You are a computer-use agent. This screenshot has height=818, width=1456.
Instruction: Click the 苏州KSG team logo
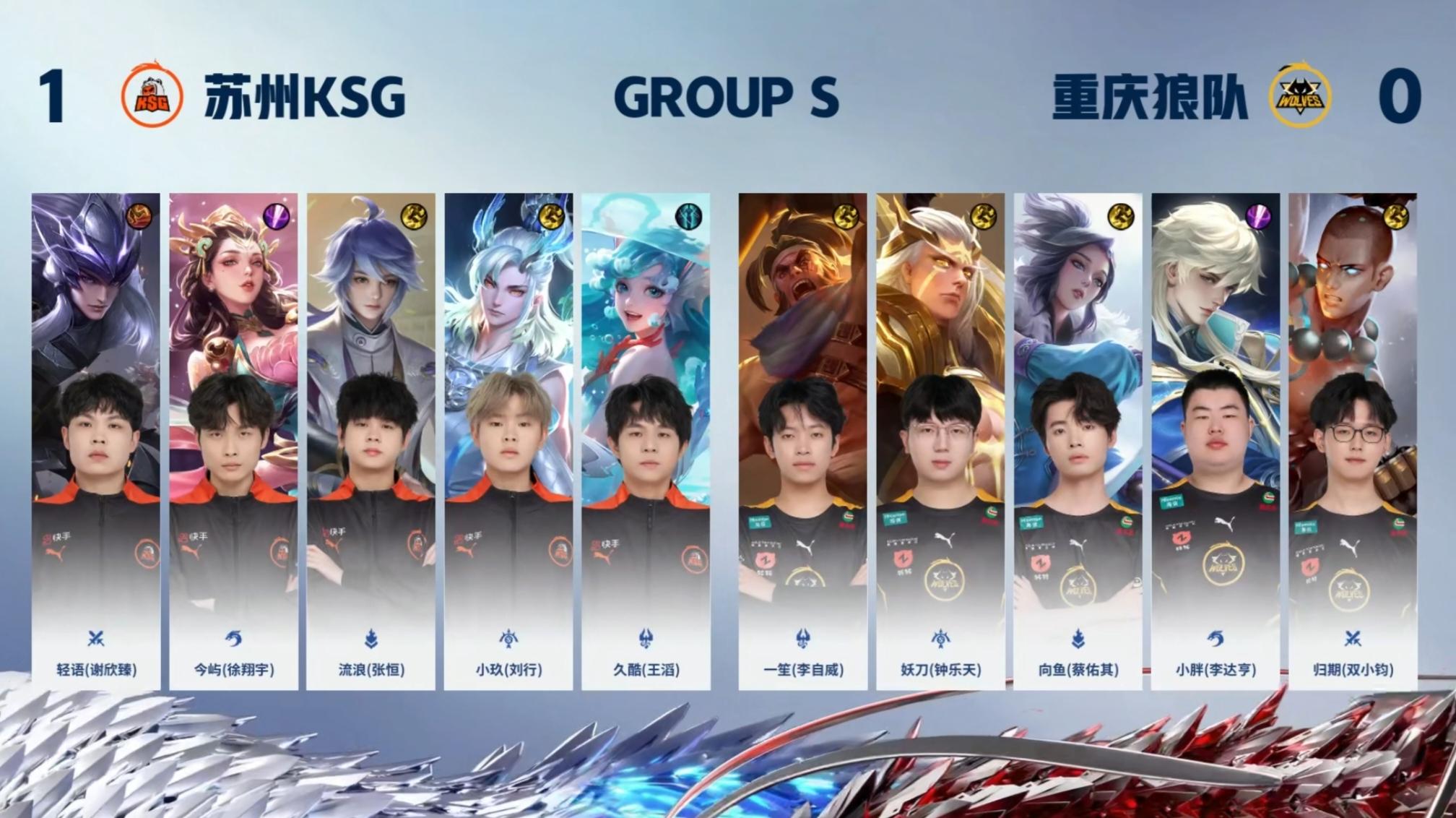[152, 95]
